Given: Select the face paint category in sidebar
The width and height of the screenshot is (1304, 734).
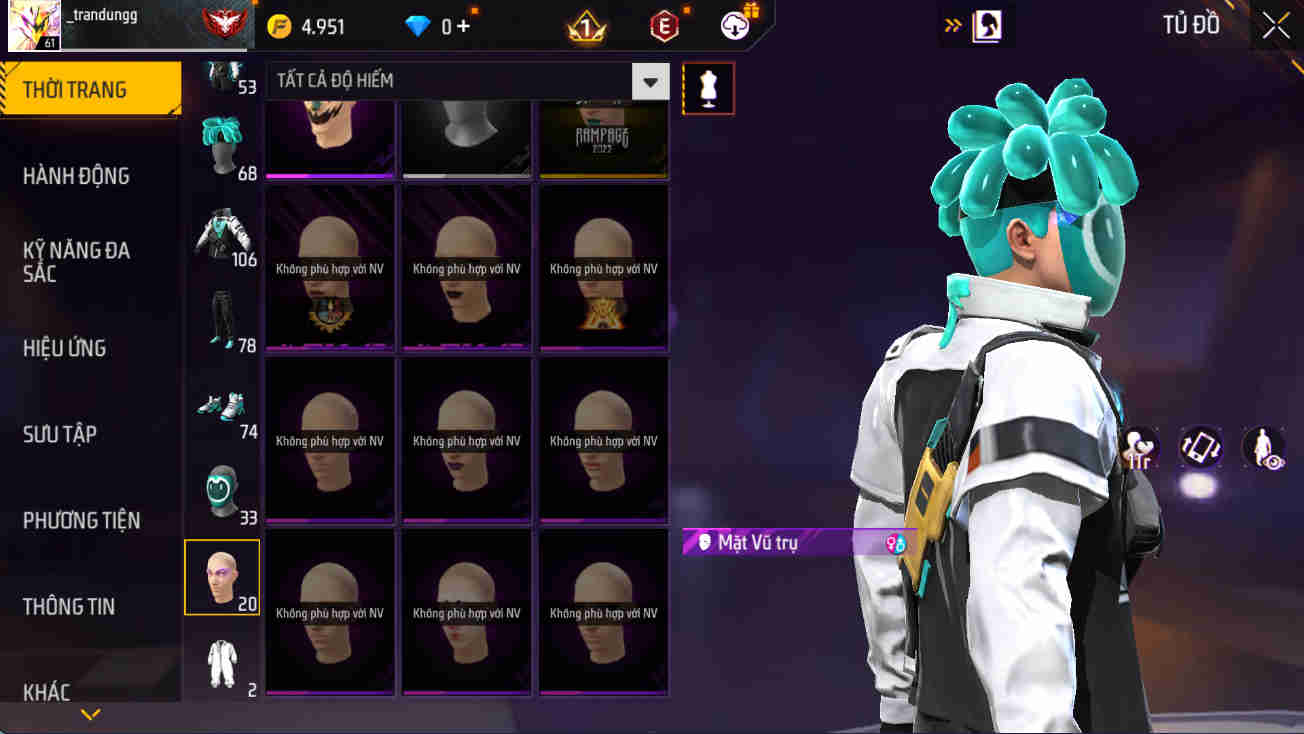Looking at the screenshot, I should point(221,577).
